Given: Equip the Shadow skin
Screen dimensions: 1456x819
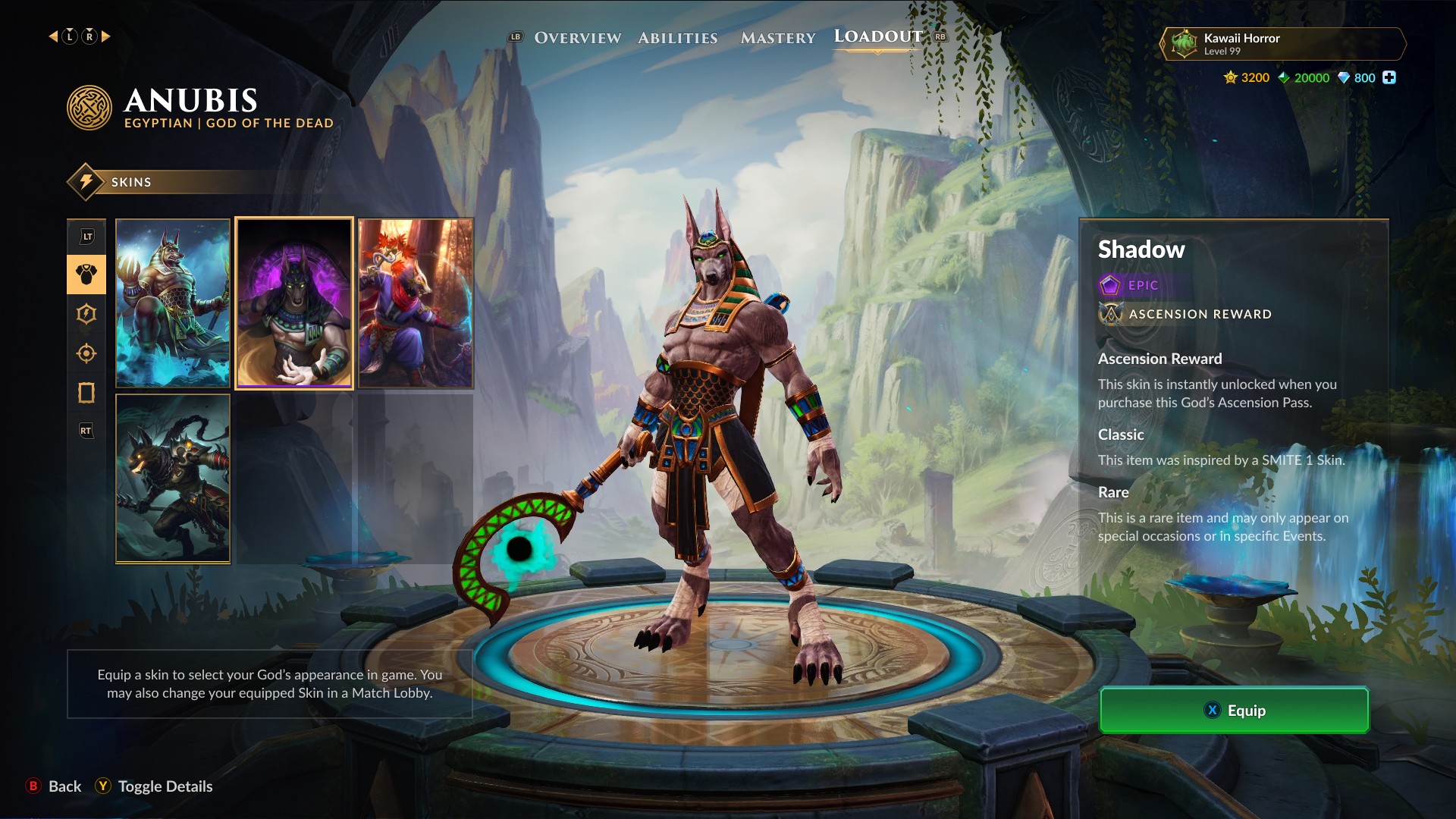Looking at the screenshot, I should (x=1234, y=711).
